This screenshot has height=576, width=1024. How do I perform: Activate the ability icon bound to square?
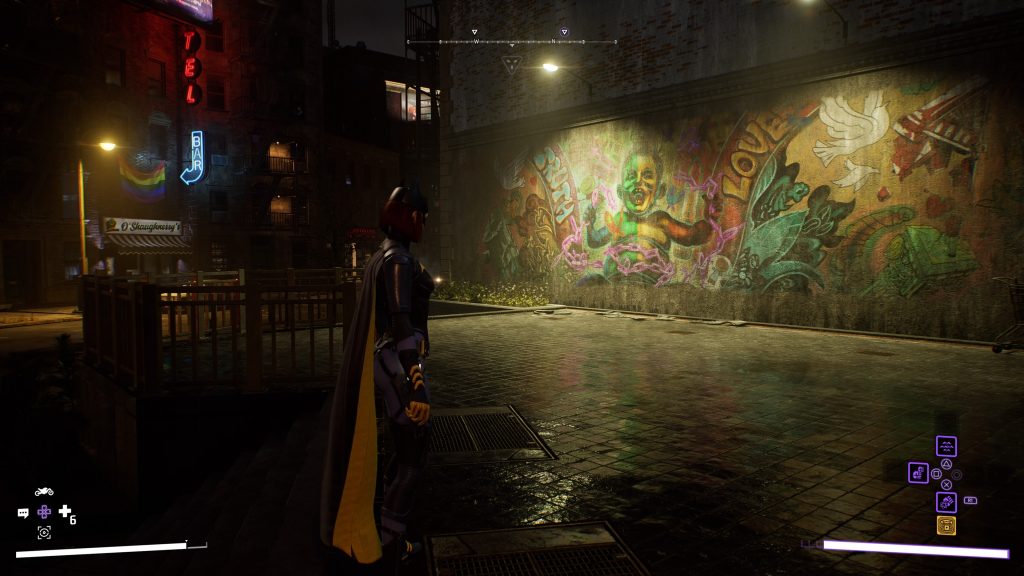[918, 472]
